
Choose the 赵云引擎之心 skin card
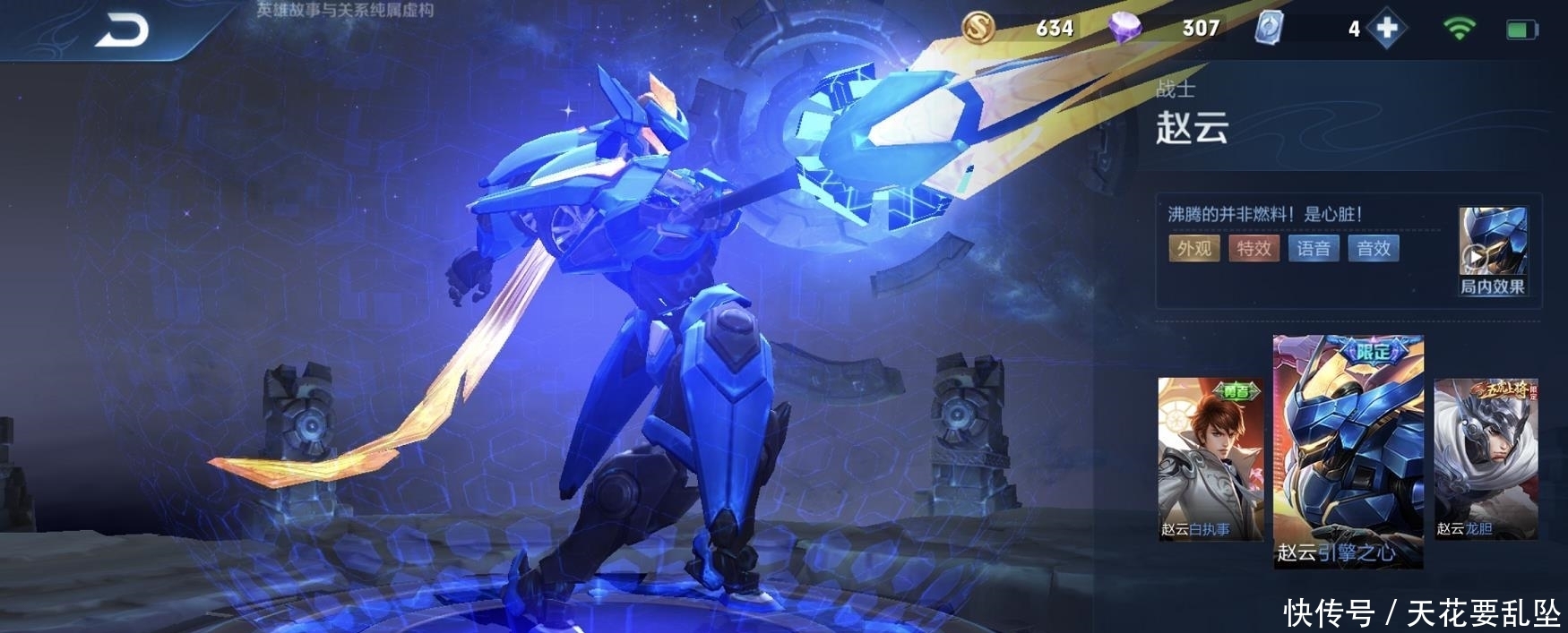(x=1348, y=452)
